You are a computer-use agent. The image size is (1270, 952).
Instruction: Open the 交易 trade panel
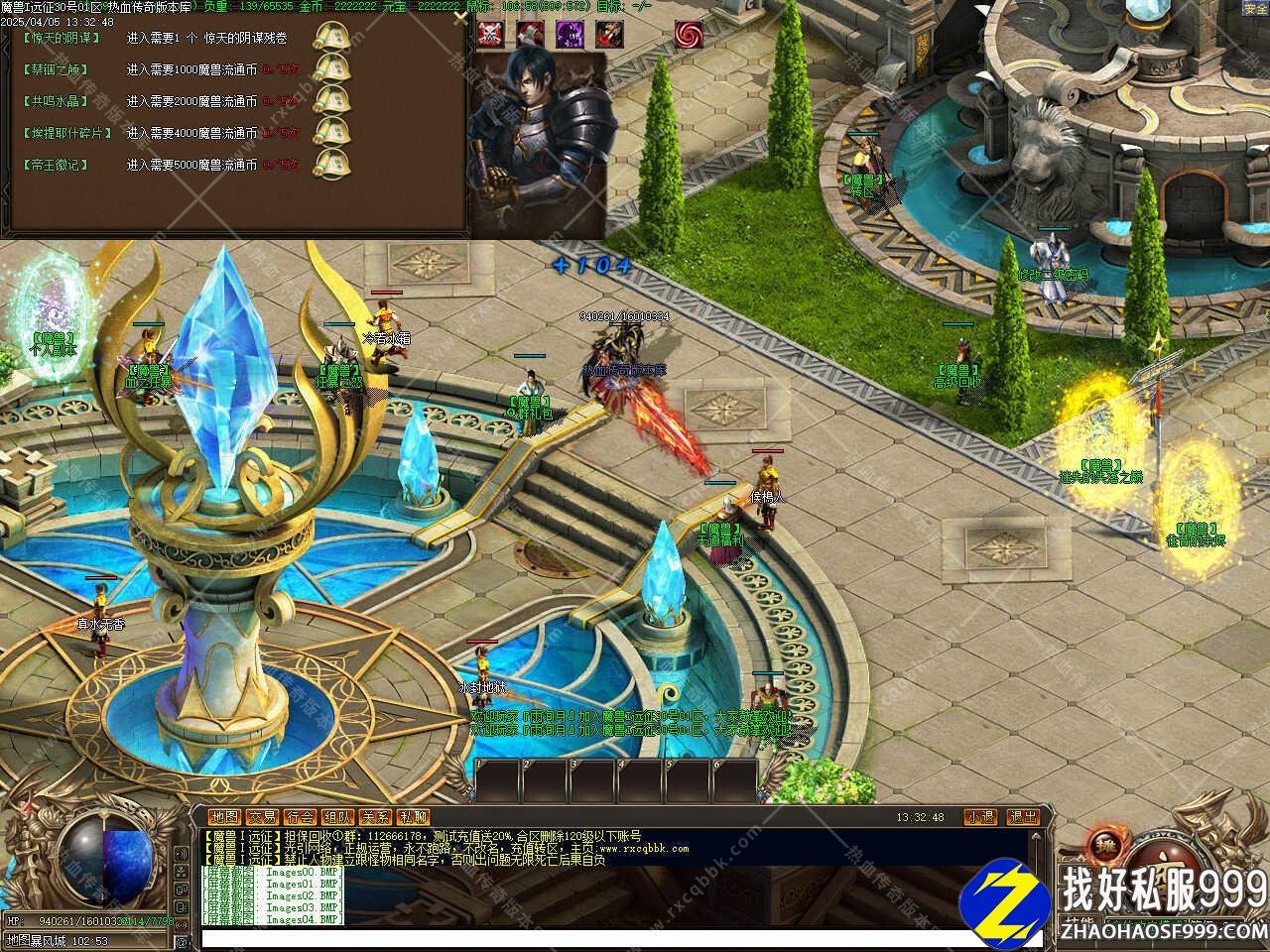coord(263,817)
